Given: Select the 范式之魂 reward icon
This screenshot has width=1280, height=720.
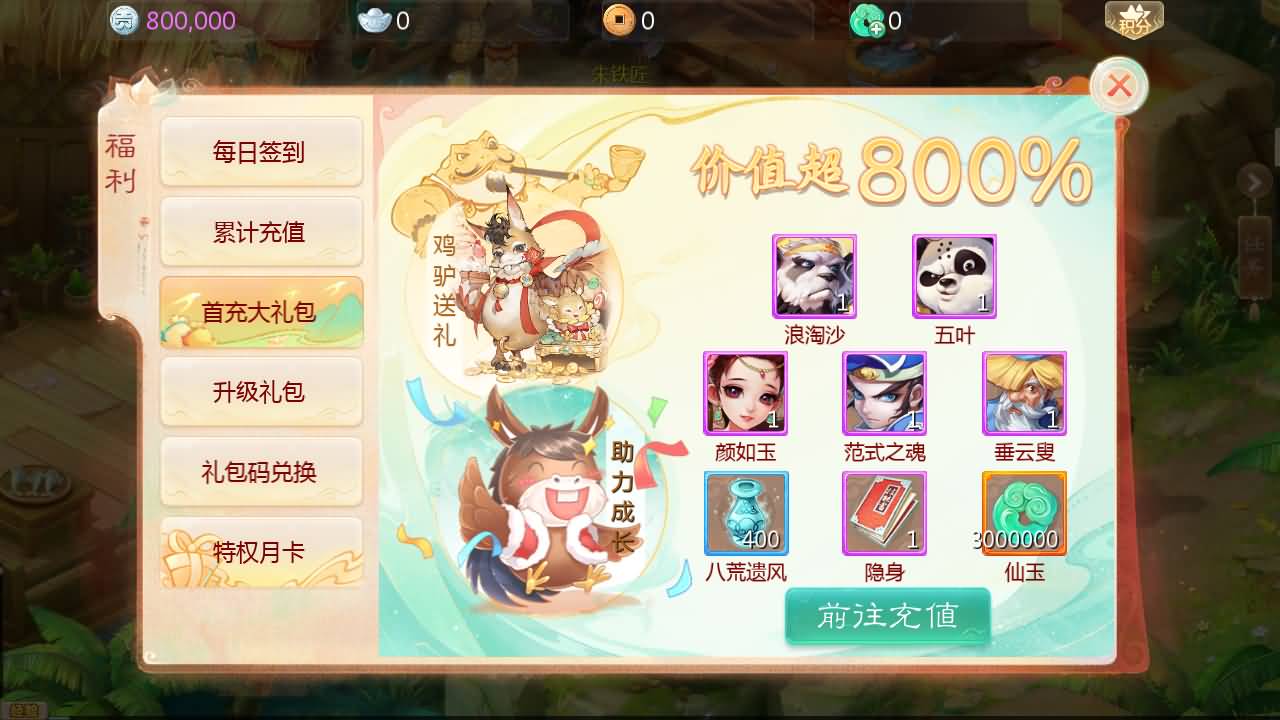Looking at the screenshot, I should coord(884,393).
